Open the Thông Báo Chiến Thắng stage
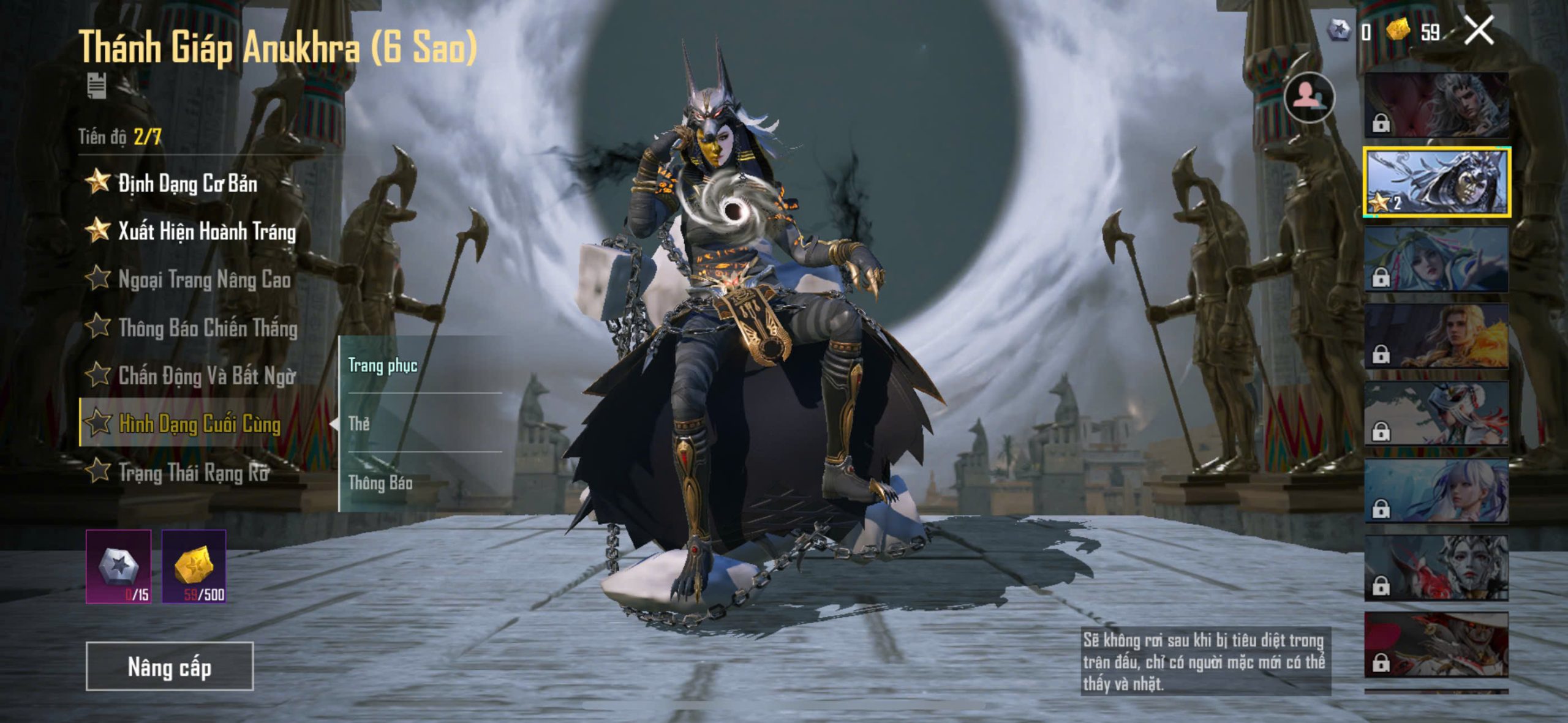1568x723 pixels. tap(207, 328)
